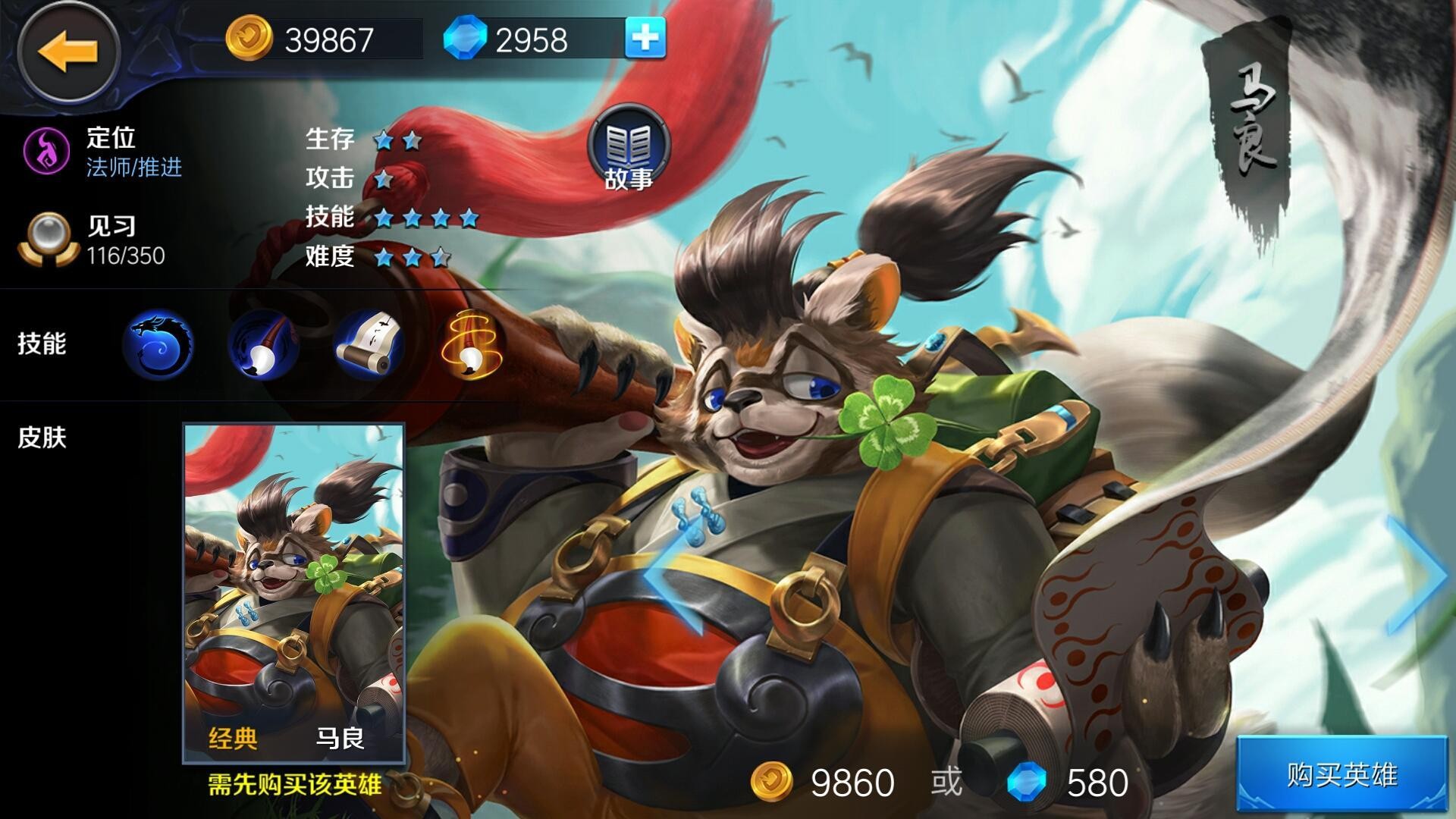1456x819 pixels.
Task: Select the 经典 马良 skin card
Action: tap(294, 593)
